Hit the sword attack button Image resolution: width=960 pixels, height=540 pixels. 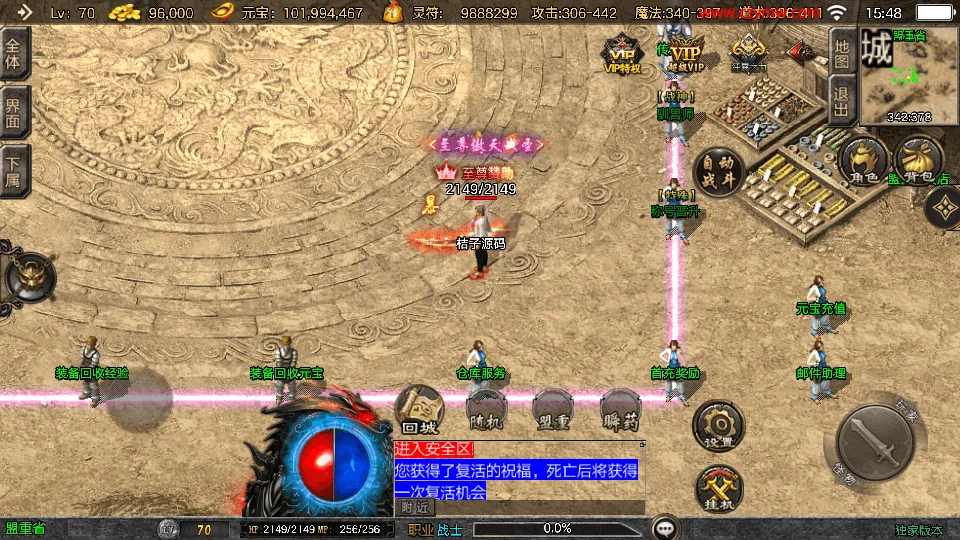tap(874, 444)
